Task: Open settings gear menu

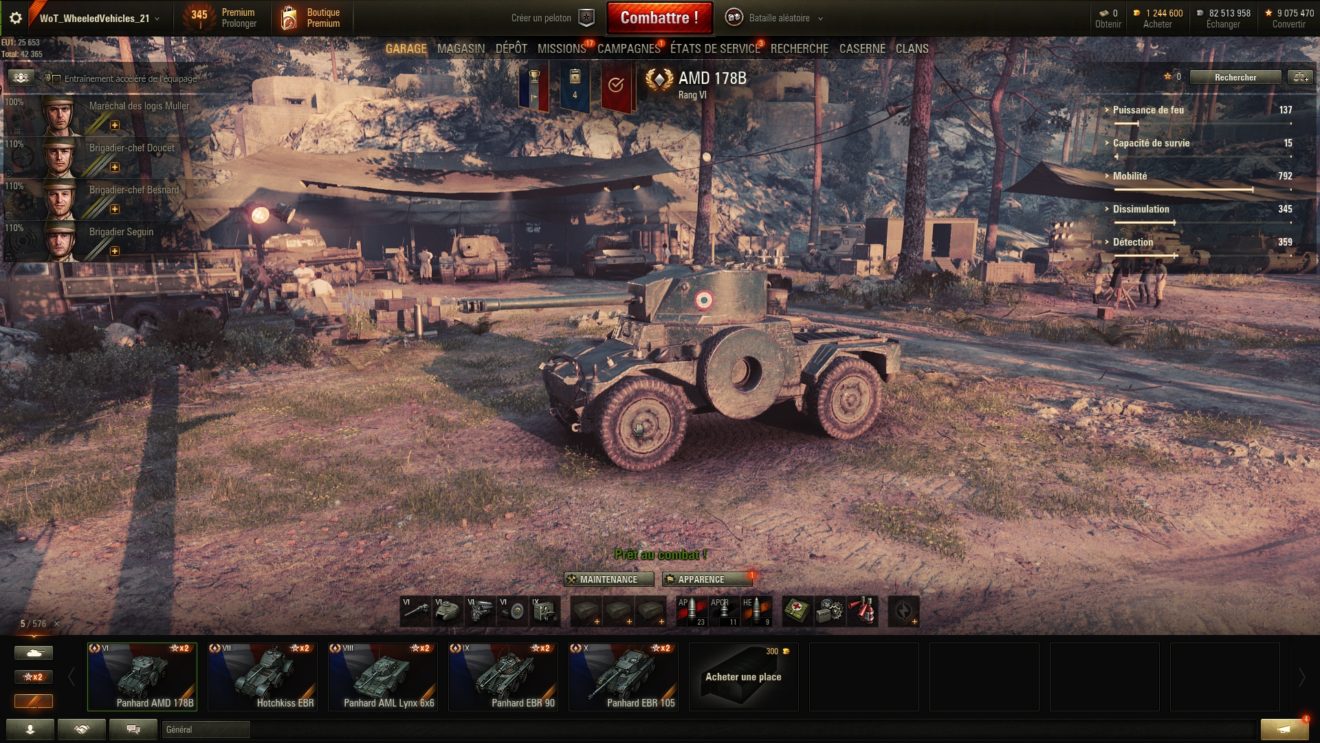Action: tap(15, 18)
